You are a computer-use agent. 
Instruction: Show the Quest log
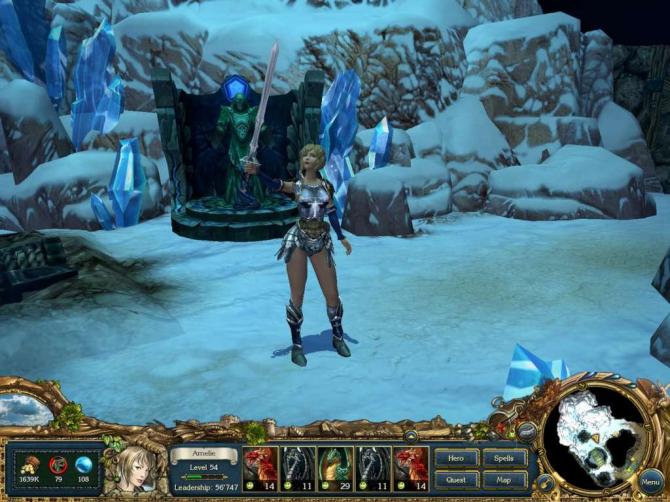point(456,479)
